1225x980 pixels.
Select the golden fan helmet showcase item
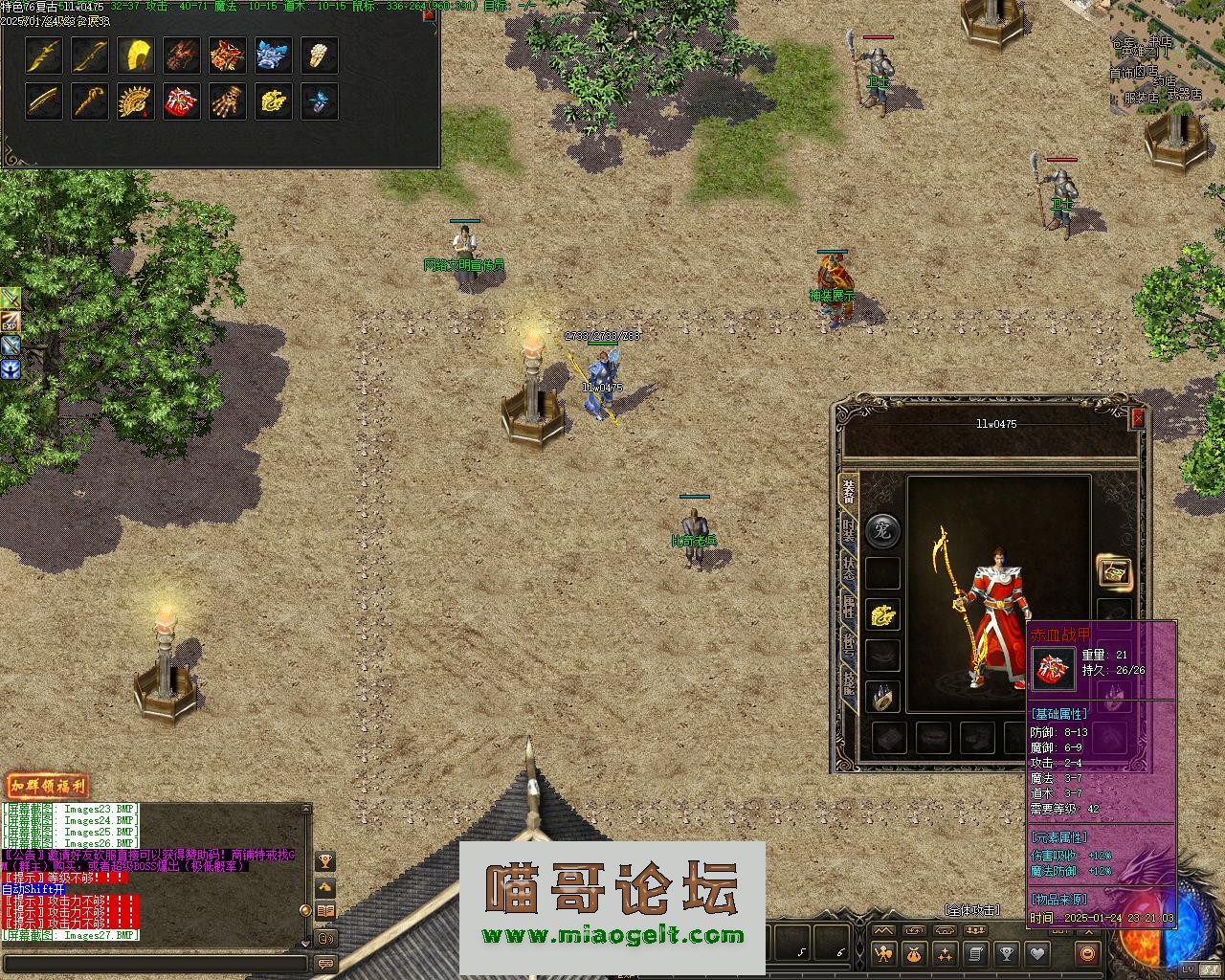coord(136,101)
